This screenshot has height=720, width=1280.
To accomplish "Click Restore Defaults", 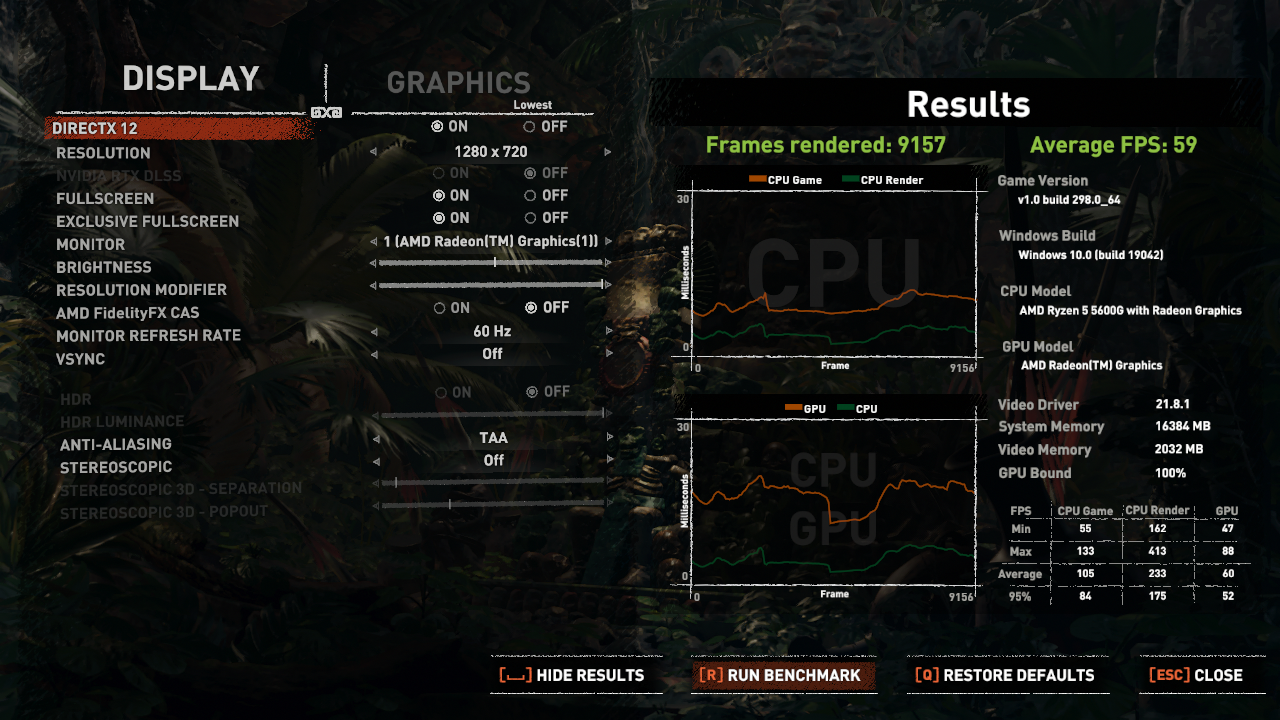I will [x=1007, y=675].
